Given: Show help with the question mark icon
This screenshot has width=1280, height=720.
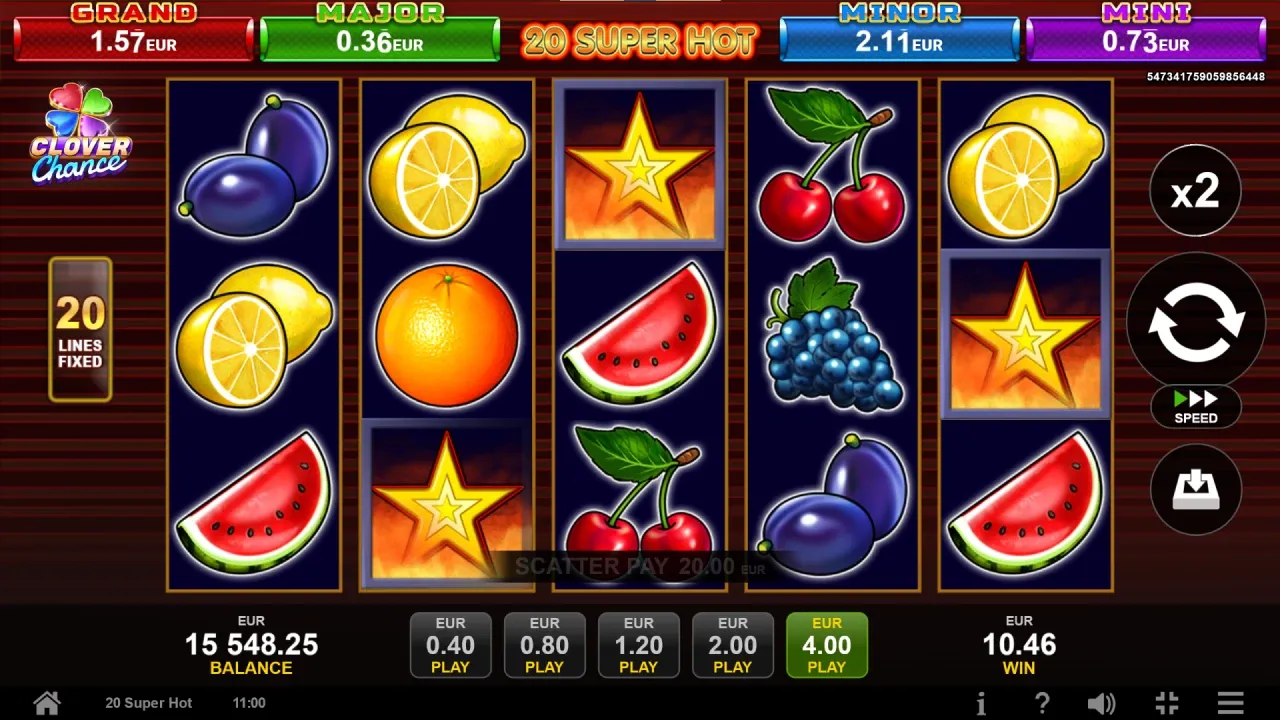Looking at the screenshot, I should coord(1041,703).
